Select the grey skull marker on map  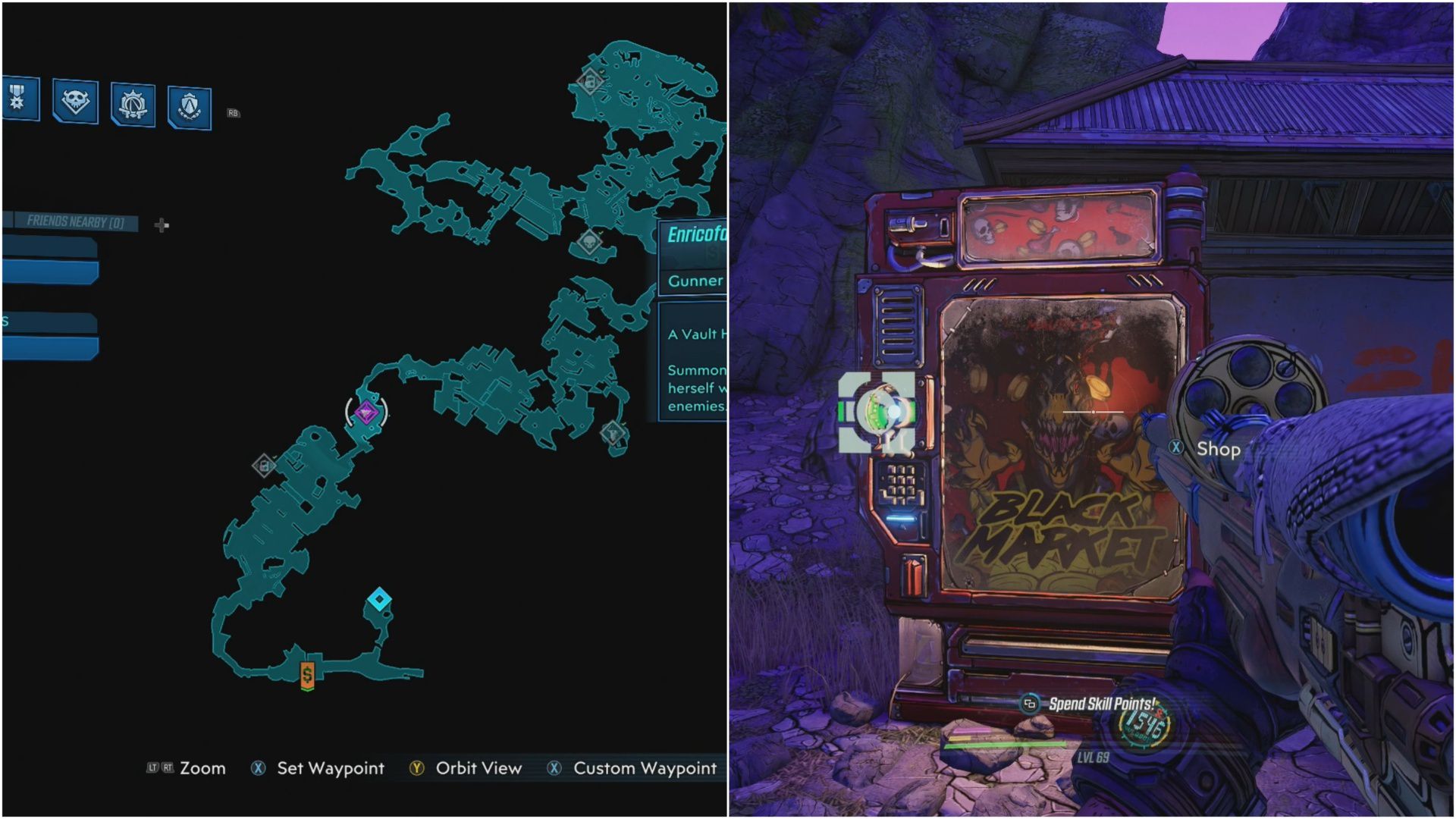click(x=589, y=243)
